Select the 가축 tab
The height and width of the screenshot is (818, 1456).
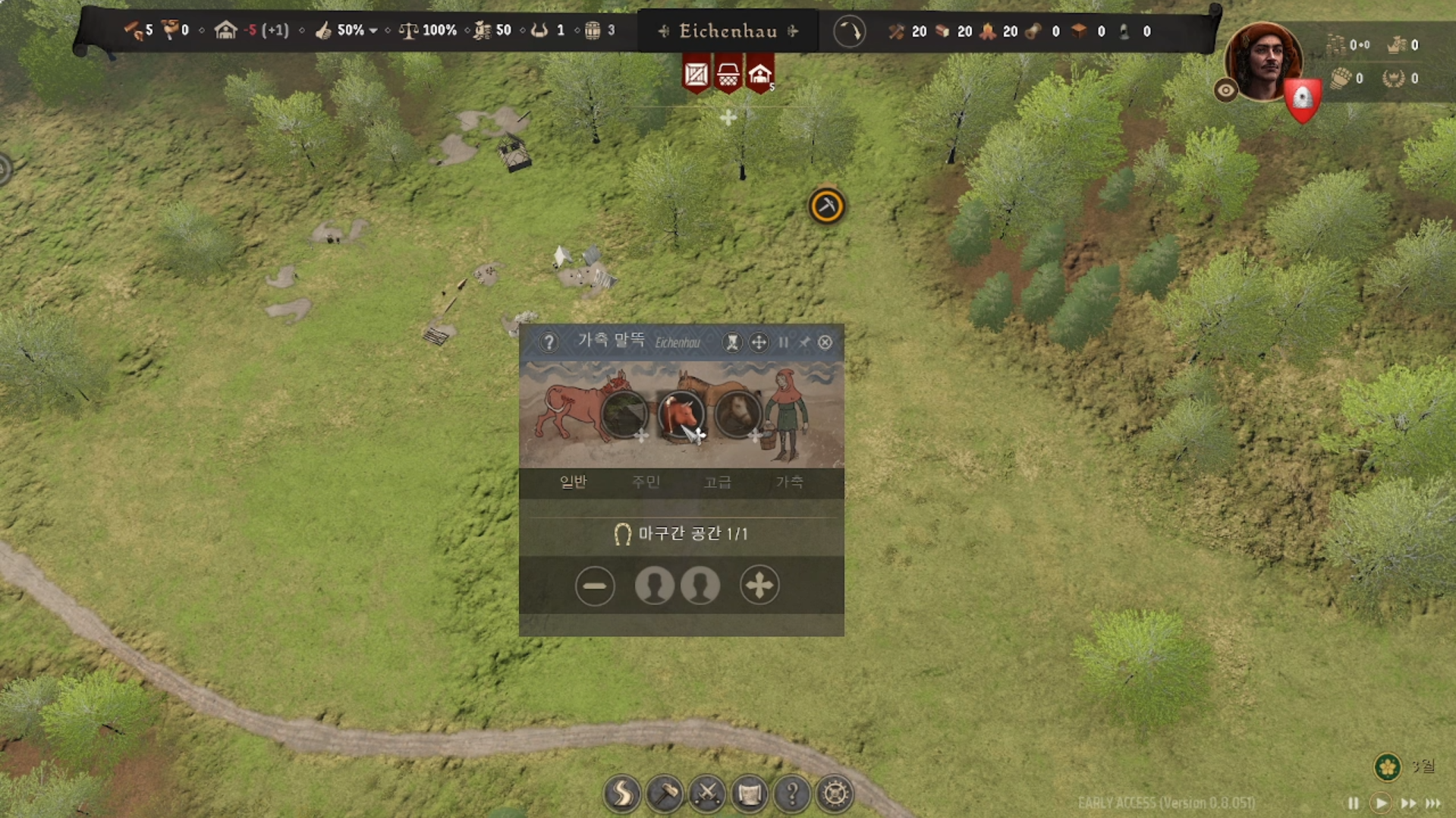tap(789, 482)
